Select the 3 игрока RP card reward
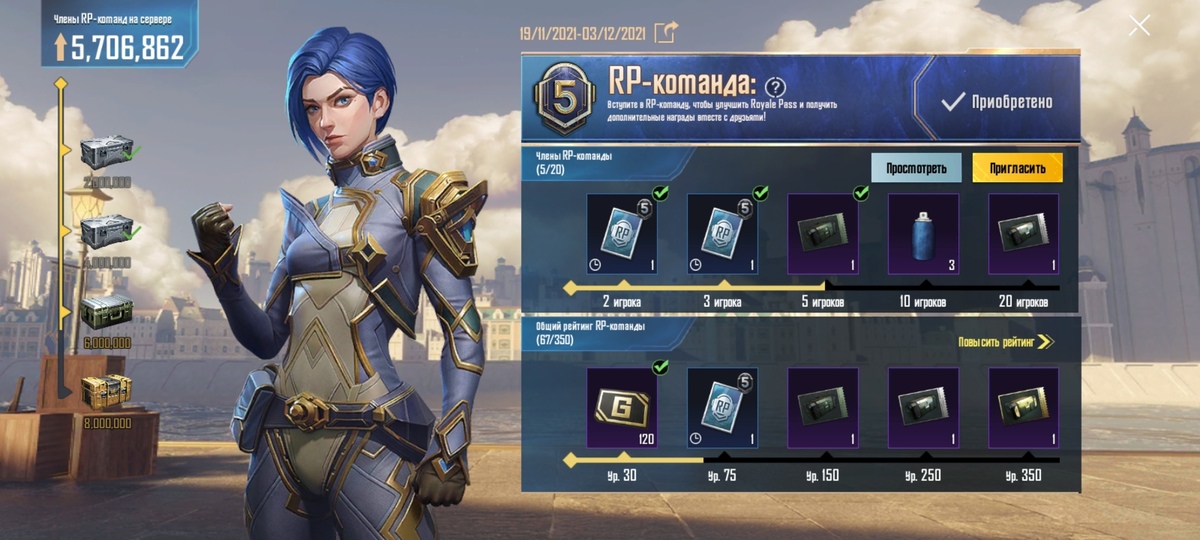1200x540 pixels. point(722,234)
